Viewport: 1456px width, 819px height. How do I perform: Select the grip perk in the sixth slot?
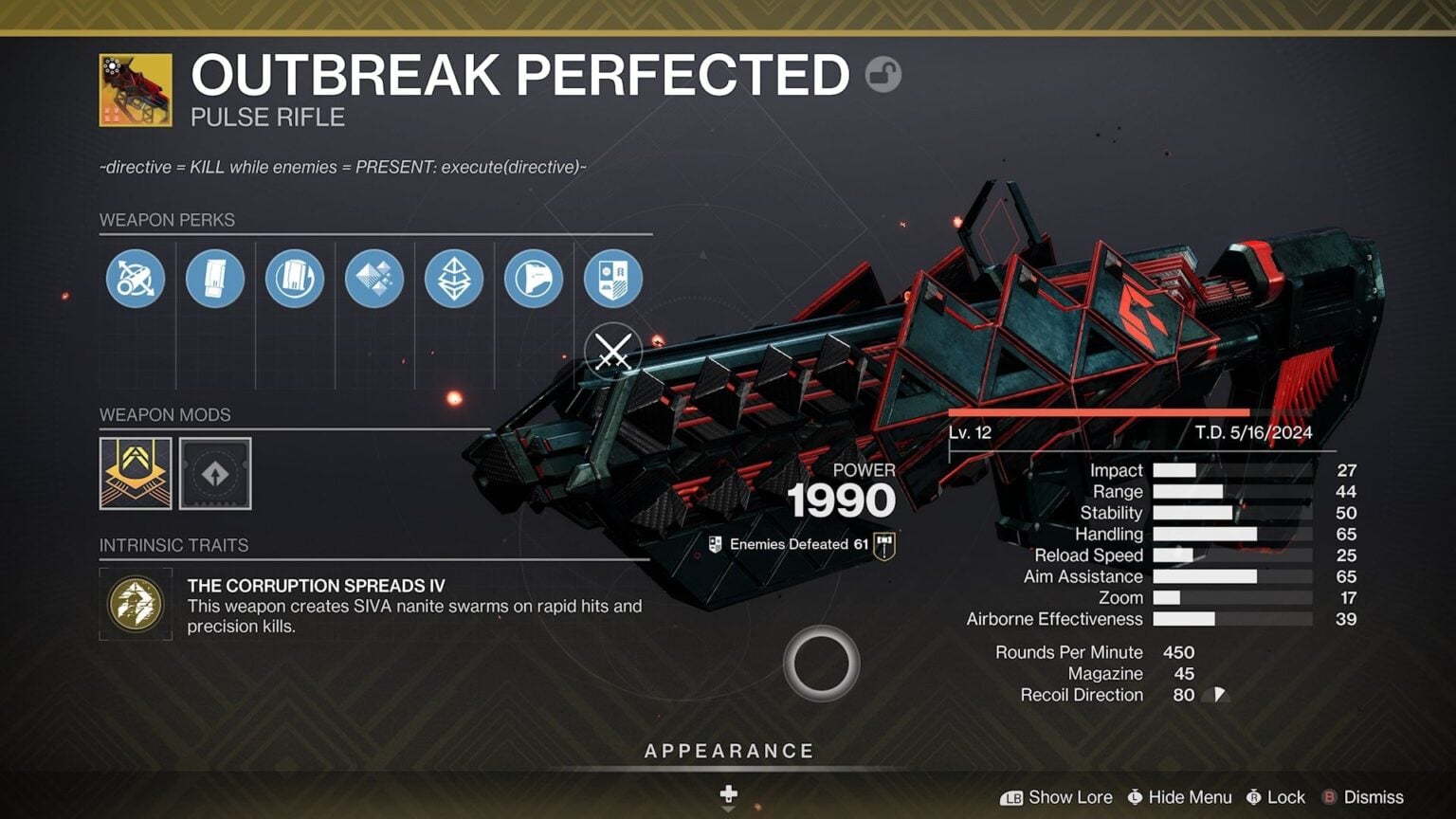pos(533,278)
